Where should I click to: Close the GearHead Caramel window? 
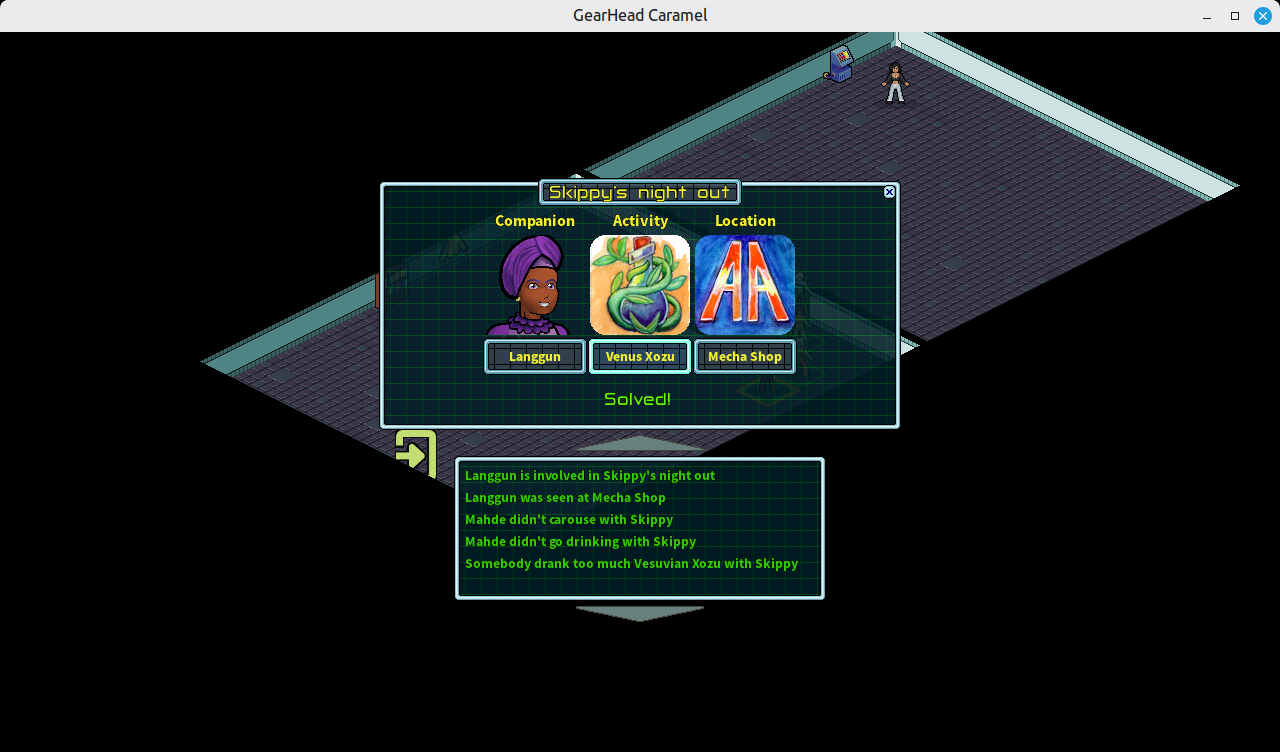point(1262,16)
